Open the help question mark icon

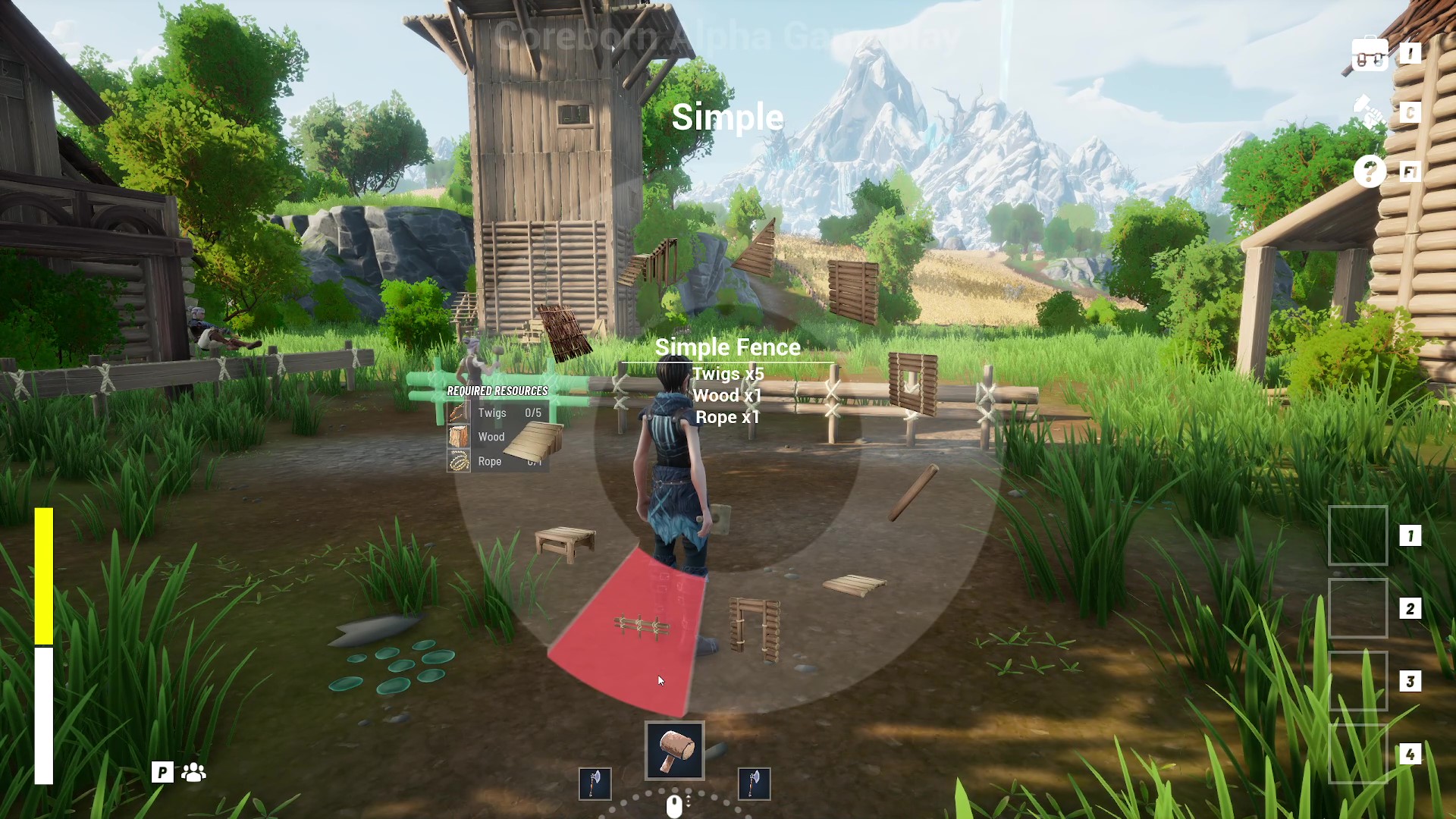click(x=1370, y=172)
